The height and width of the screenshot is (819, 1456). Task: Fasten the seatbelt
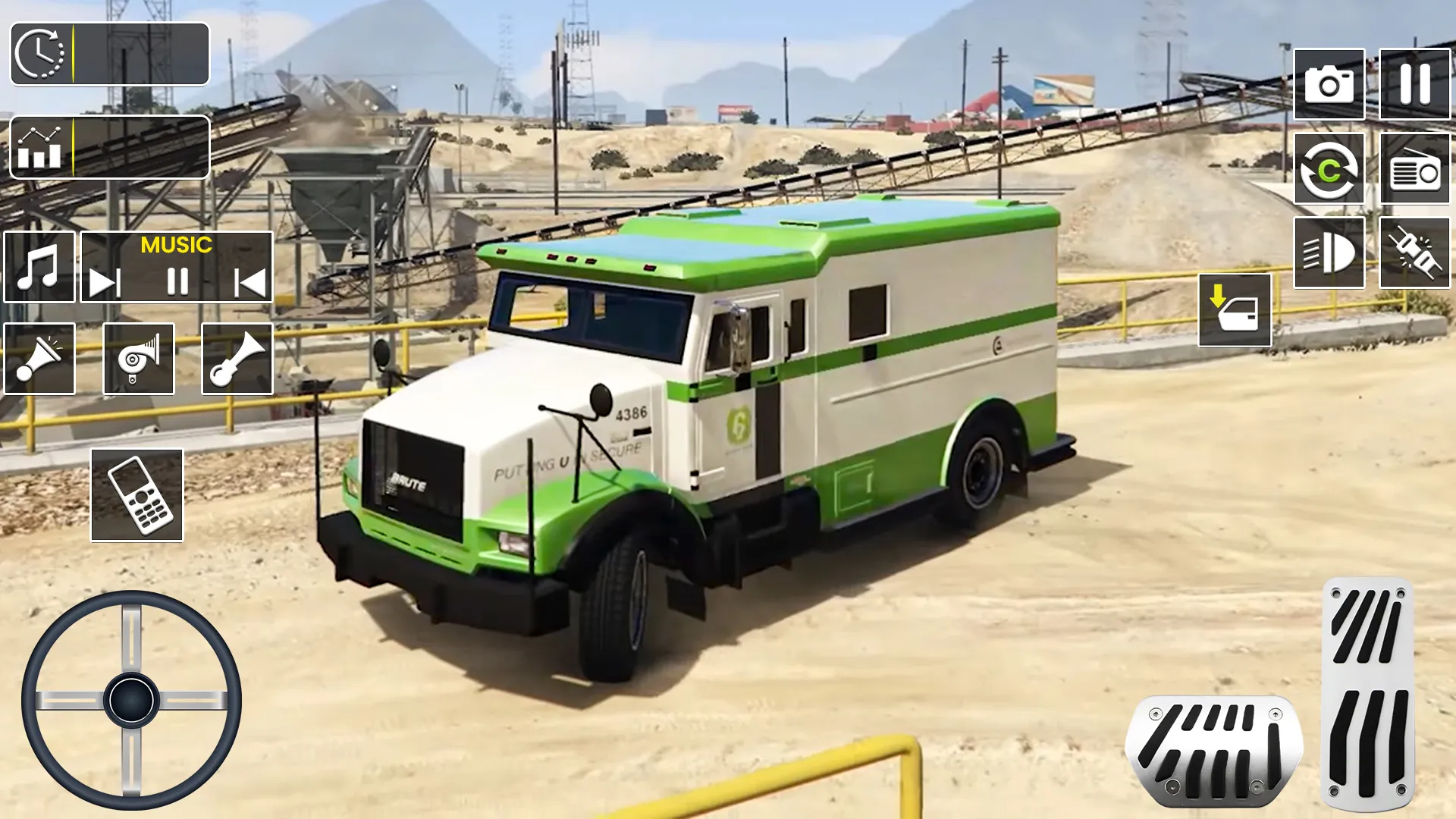pyautogui.click(x=1417, y=253)
